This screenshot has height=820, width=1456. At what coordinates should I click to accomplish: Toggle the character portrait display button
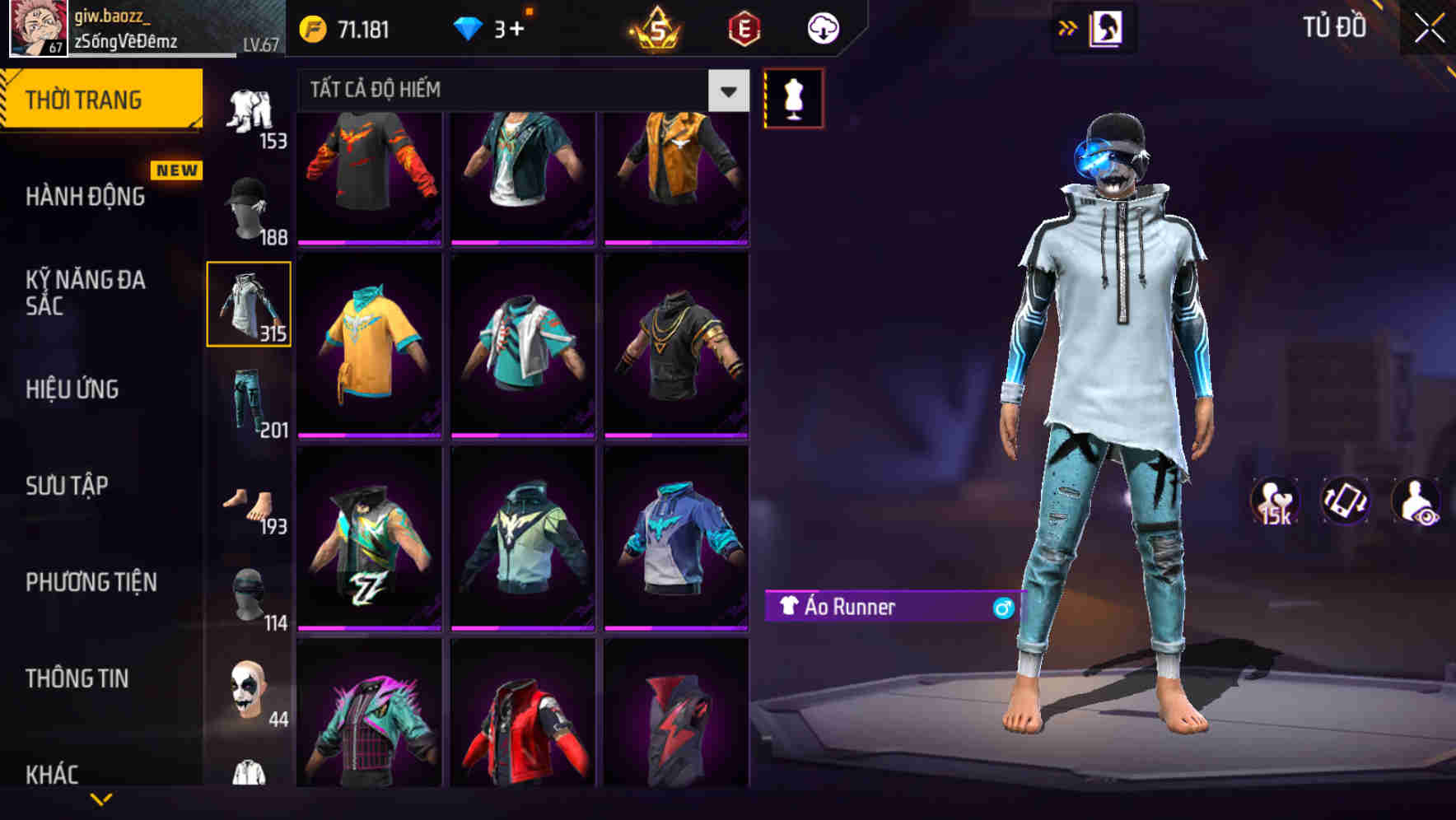(1108, 26)
